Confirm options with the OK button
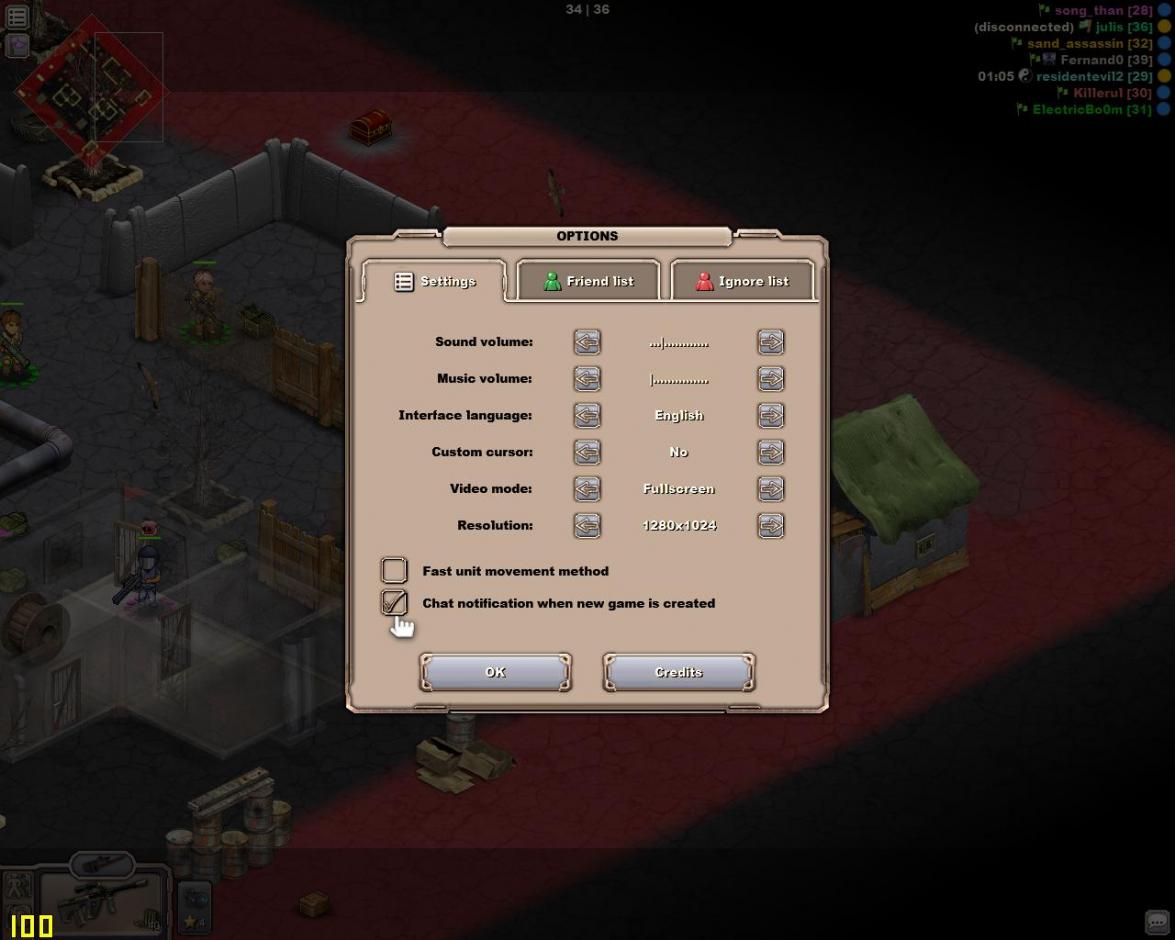The image size is (1175, 940). pyautogui.click(x=495, y=672)
